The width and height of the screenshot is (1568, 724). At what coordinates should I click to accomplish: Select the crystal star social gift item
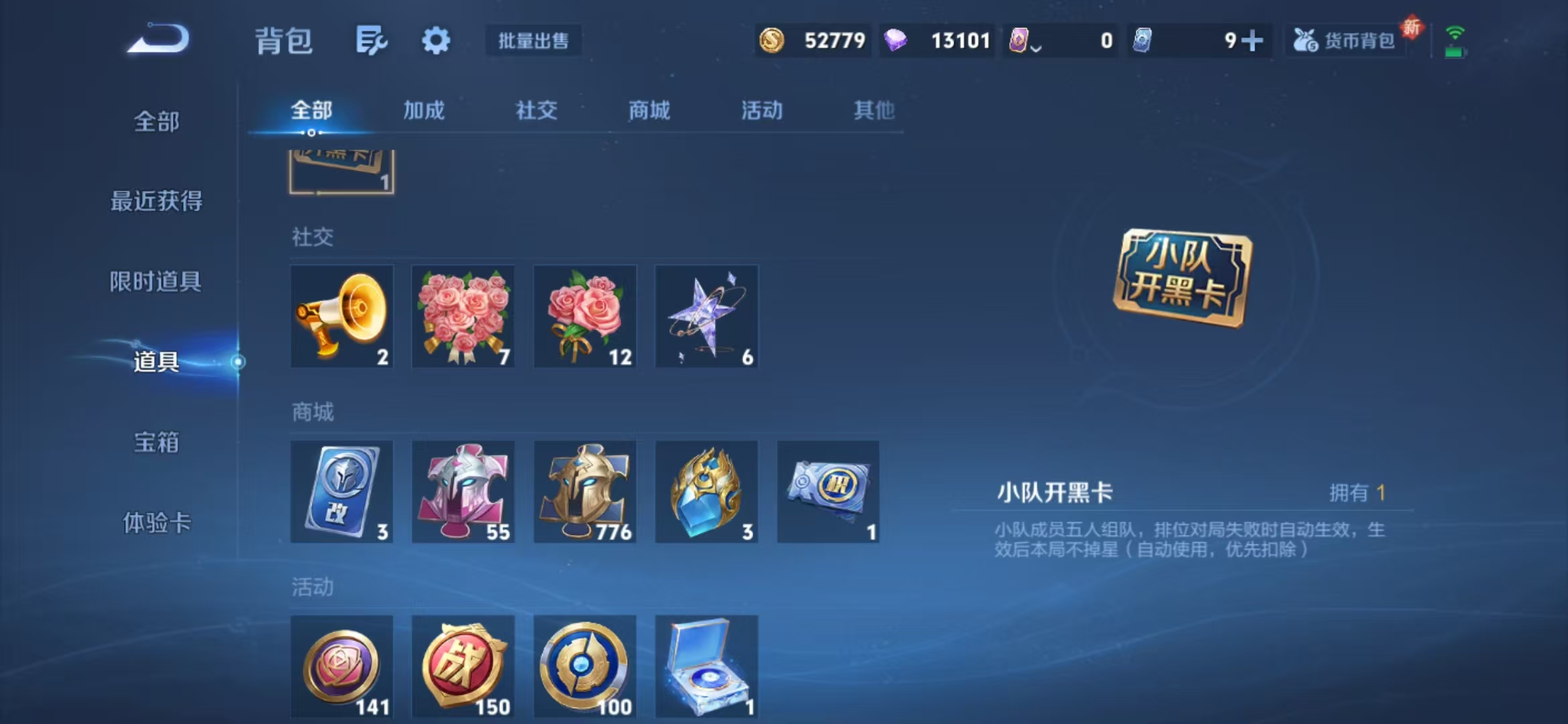point(706,316)
